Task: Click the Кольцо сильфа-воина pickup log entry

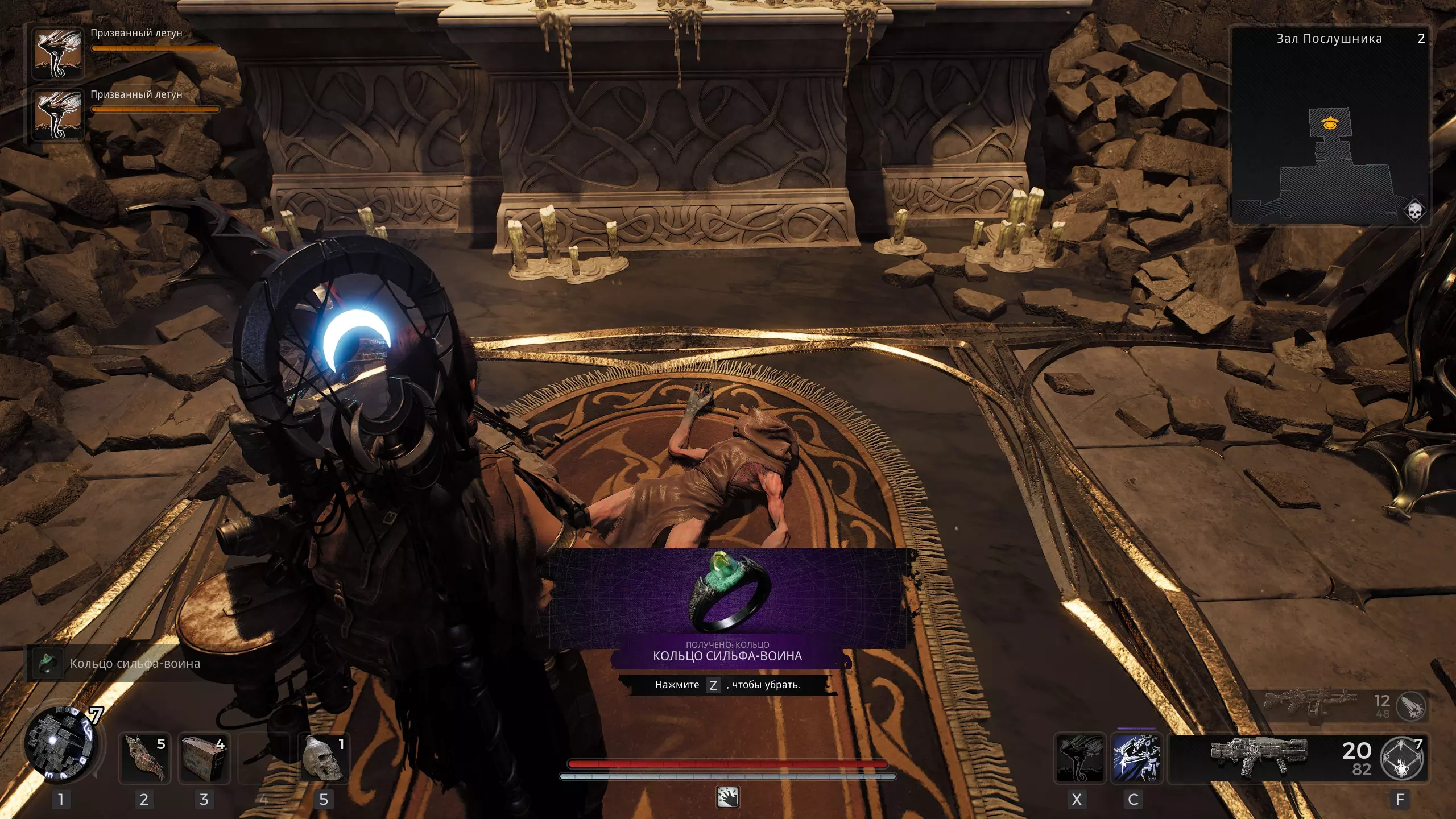Action: [117, 663]
